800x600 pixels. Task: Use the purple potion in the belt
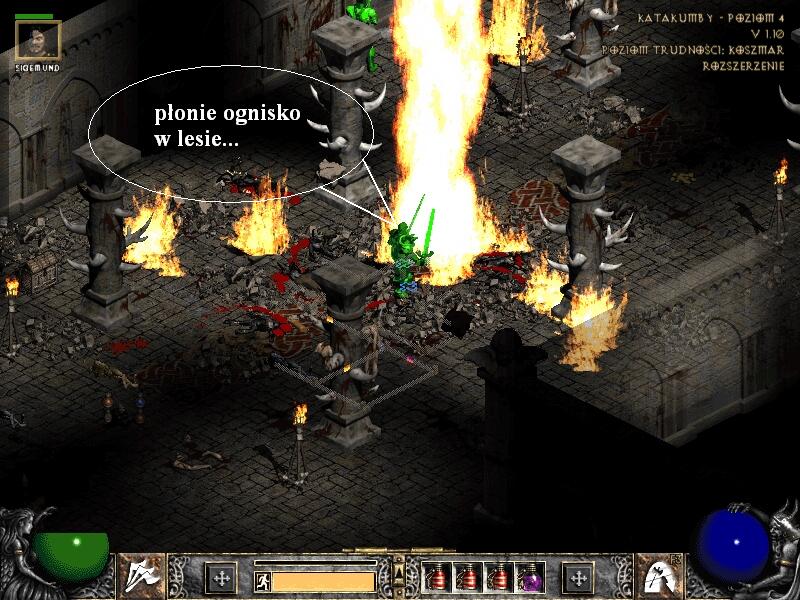[529, 577]
